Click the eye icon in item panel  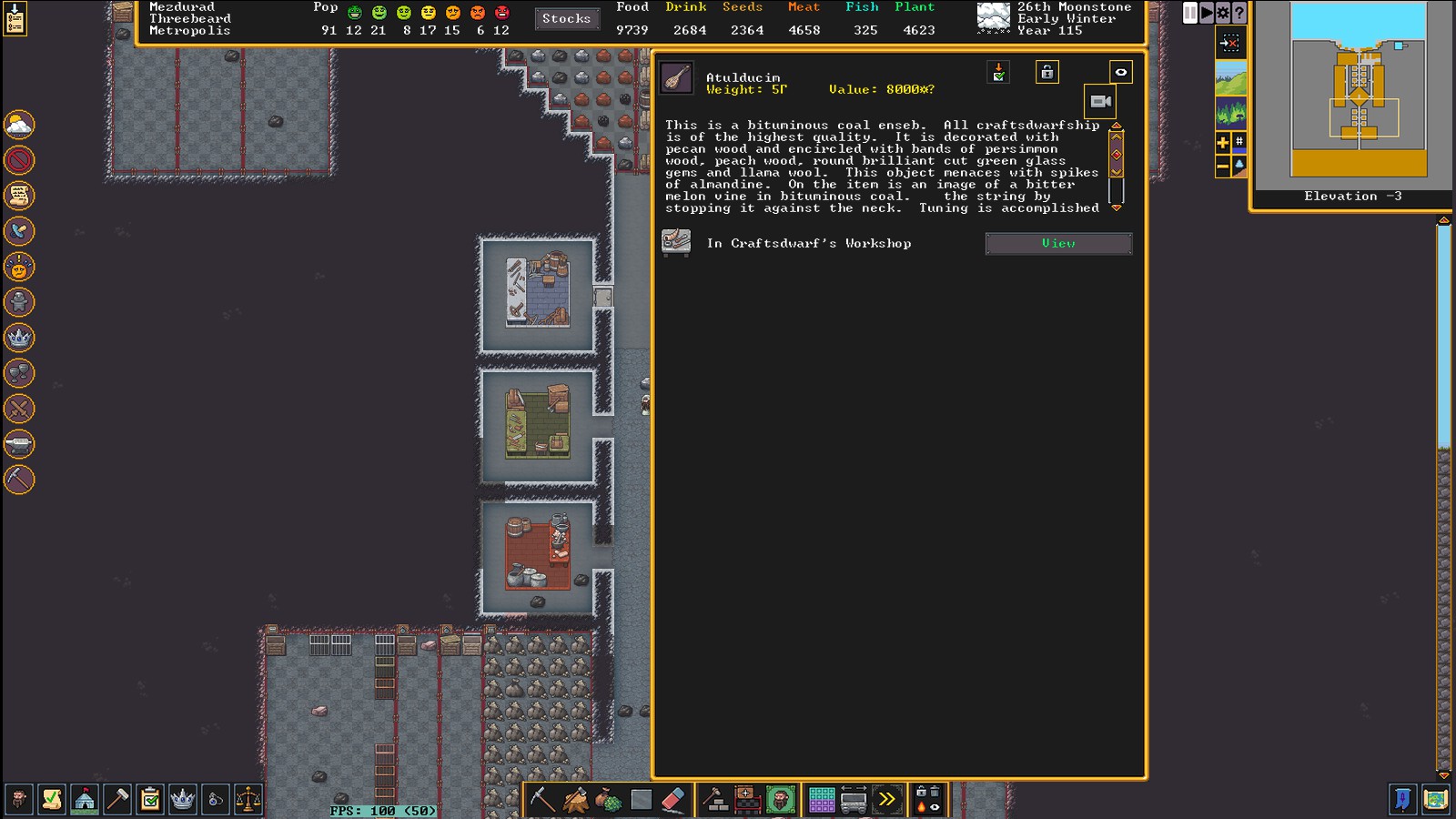tap(1121, 72)
